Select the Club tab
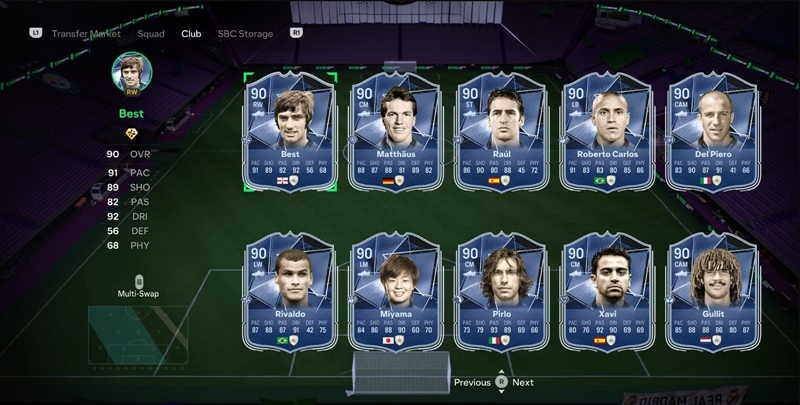Image resolution: width=800 pixels, height=405 pixels. (191, 33)
